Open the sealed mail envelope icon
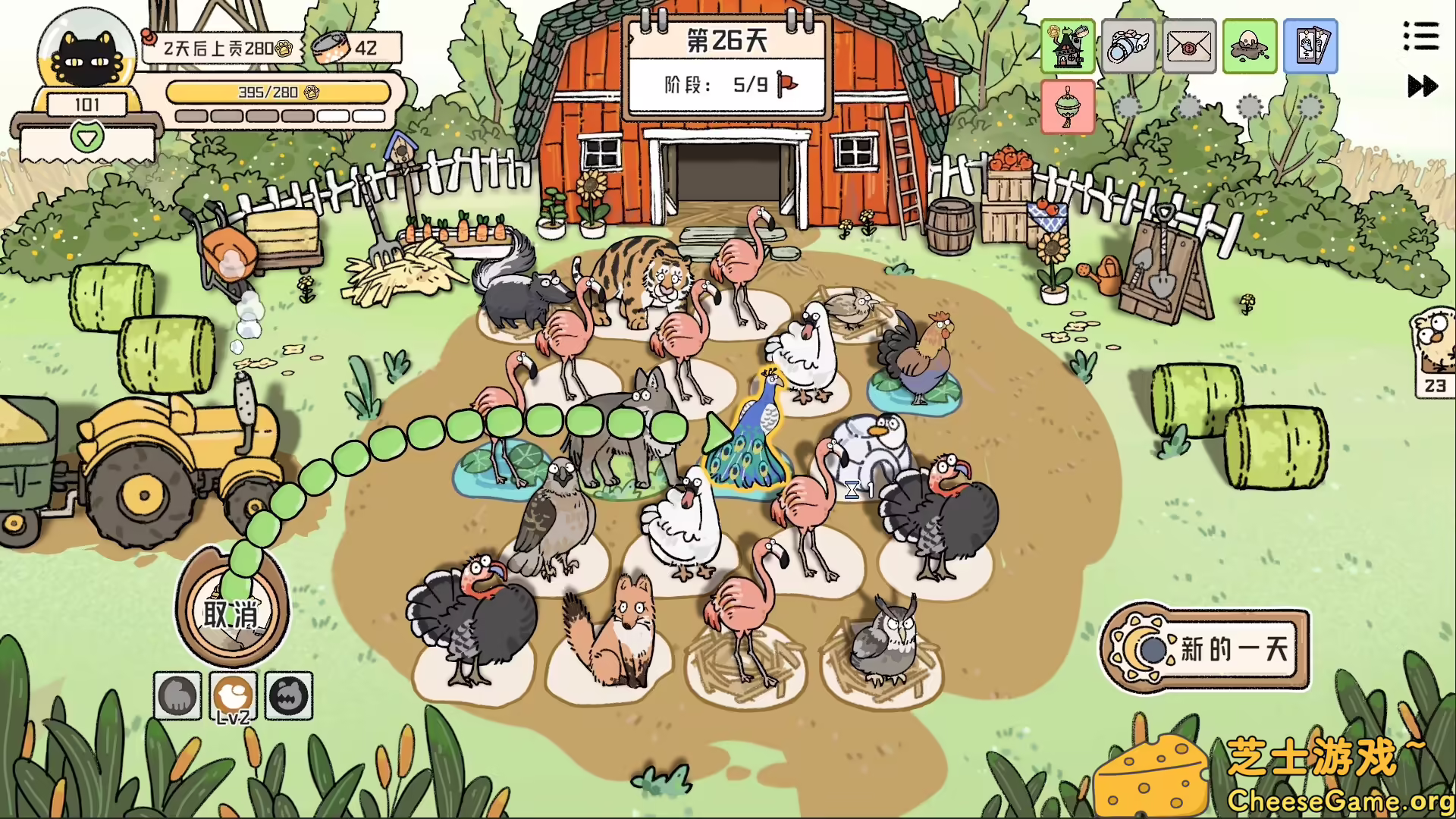 tap(1189, 47)
